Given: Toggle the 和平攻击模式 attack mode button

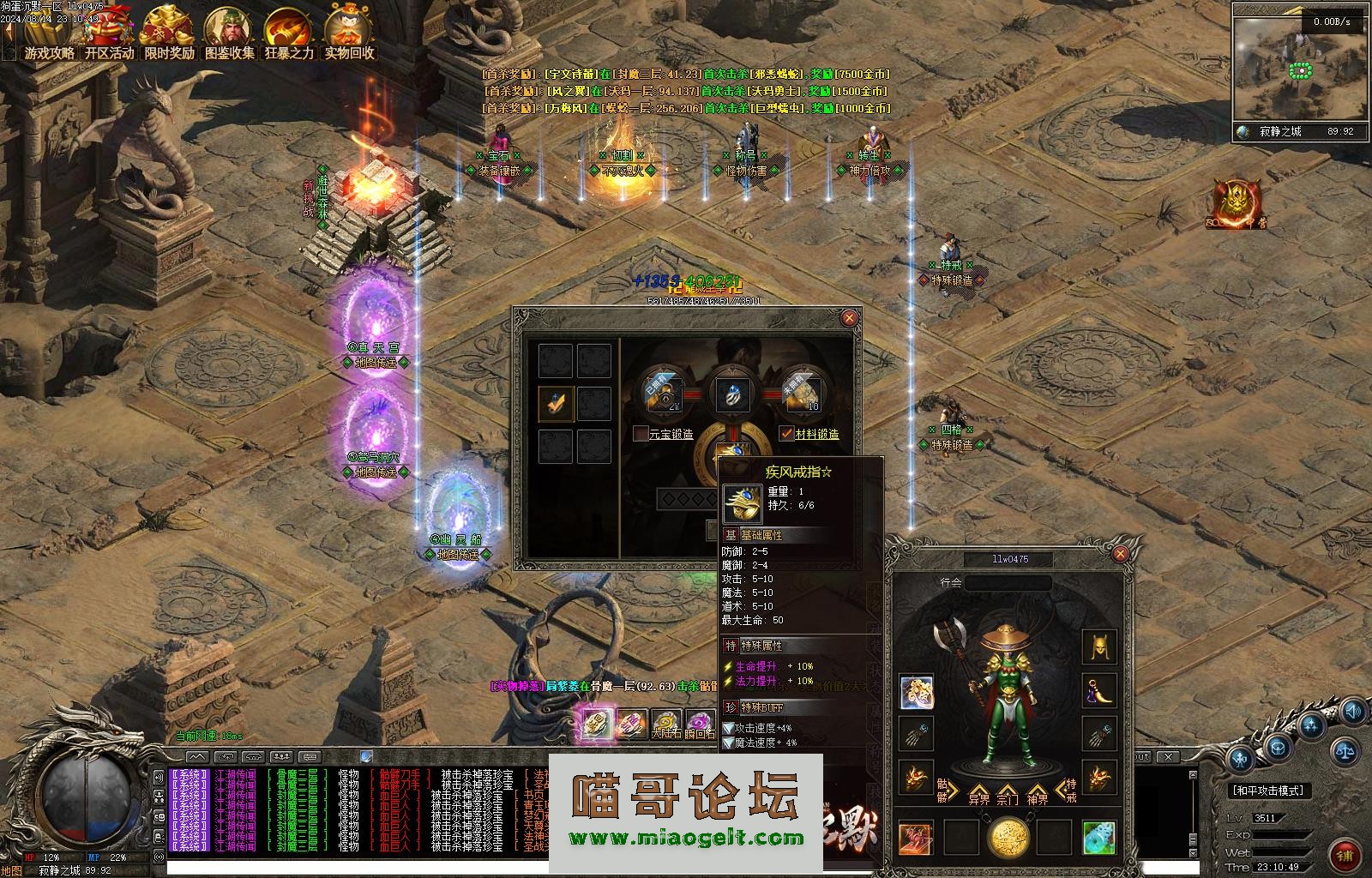Looking at the screenshot, I should point(1268,790).
